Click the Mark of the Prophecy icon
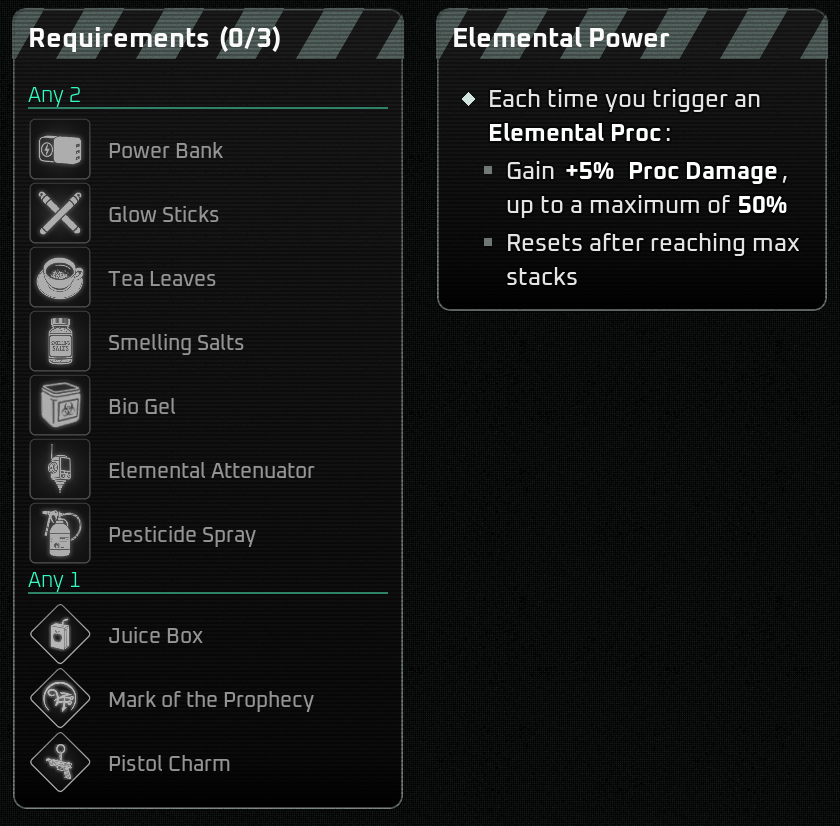The height and width of the screenshot is (826, 840). (60, 699)
